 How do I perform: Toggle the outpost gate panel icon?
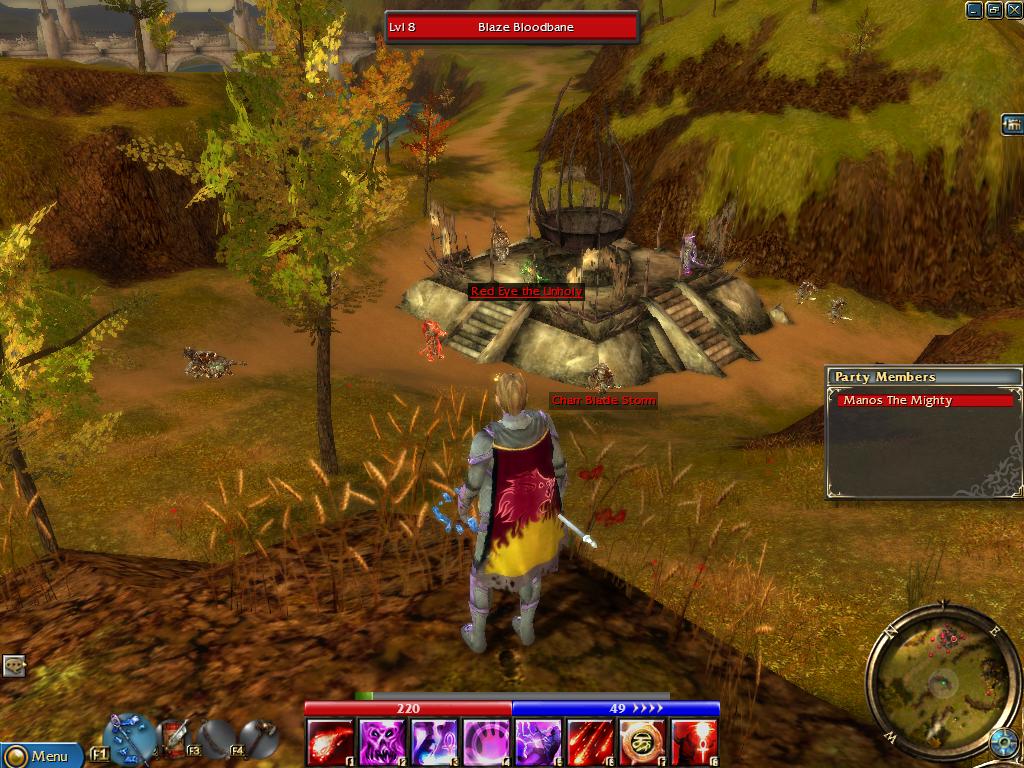pyautogui.click(x=1012, y=124)
